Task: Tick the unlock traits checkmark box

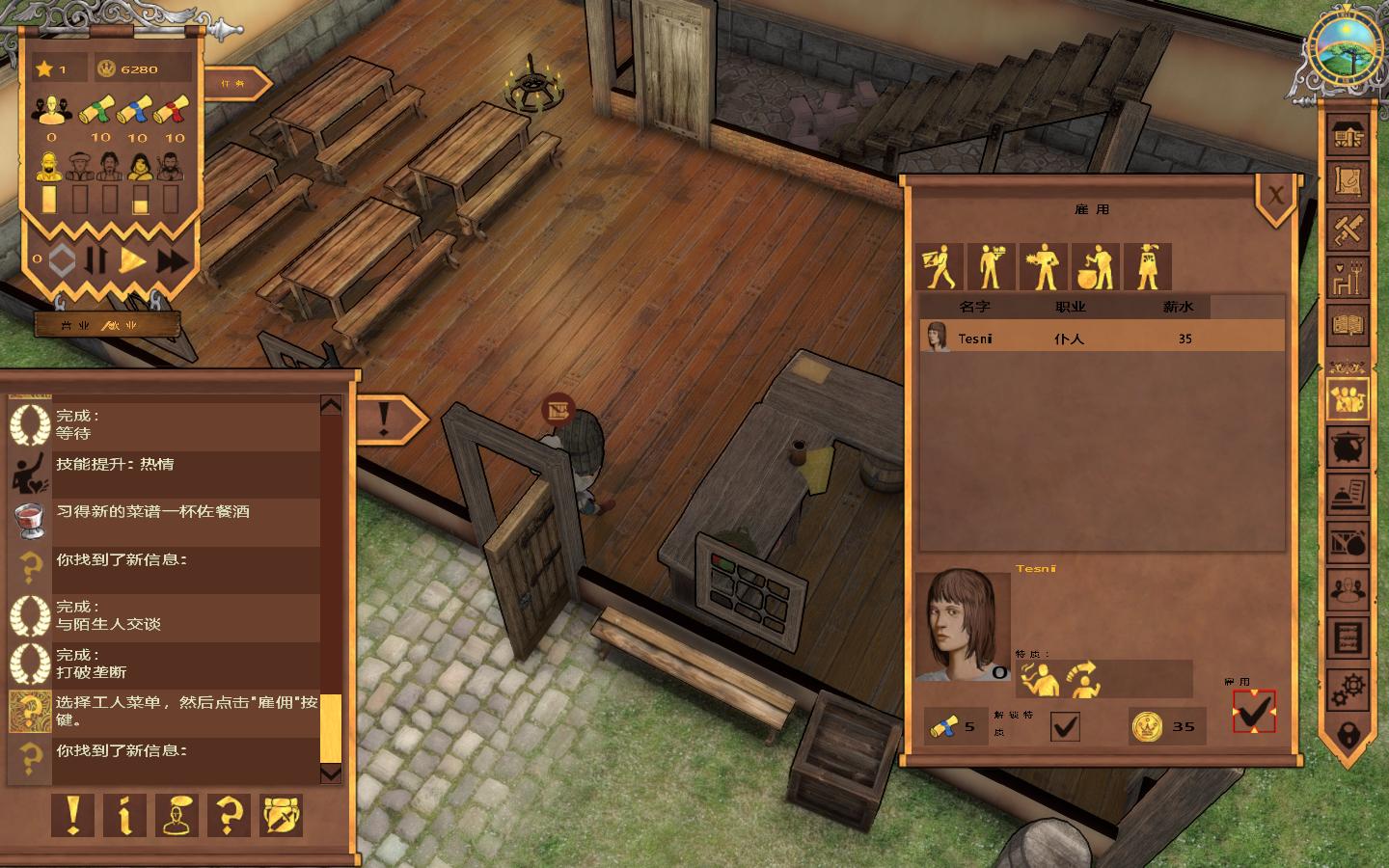Action: click(x=1064, y=726)
